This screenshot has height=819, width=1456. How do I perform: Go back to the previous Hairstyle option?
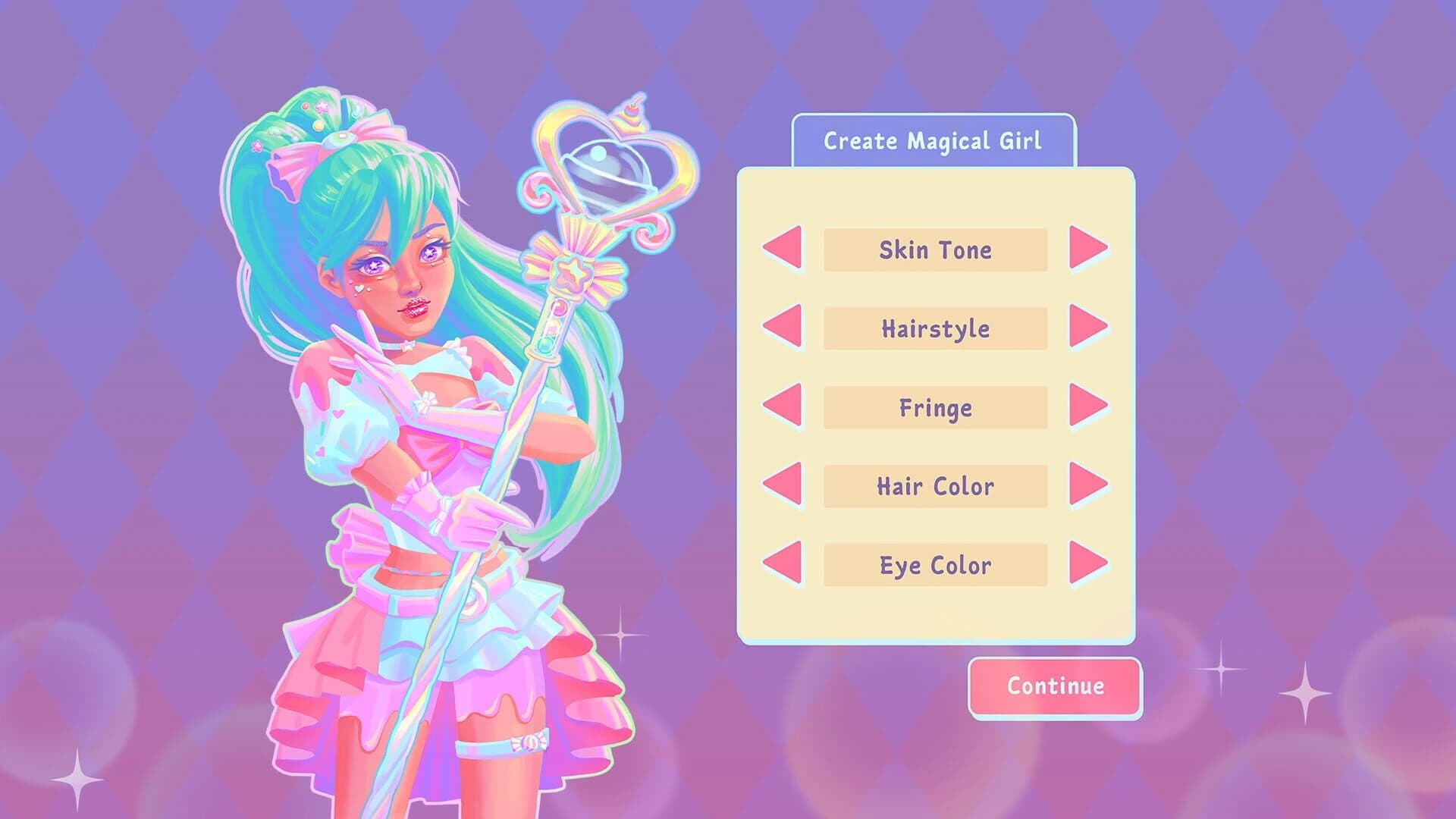(783, 329)
